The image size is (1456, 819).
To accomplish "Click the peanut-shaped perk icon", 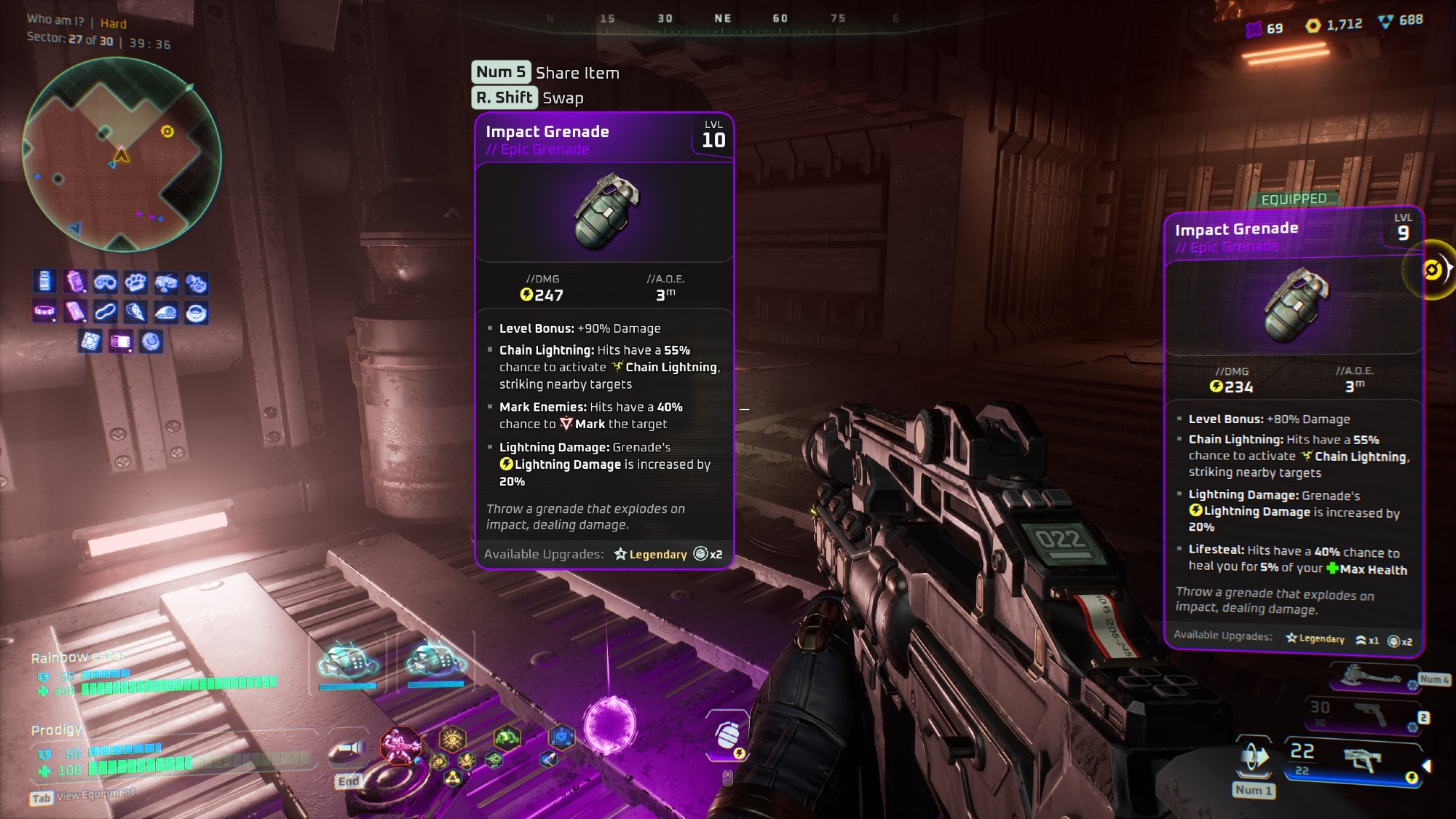I will tap(105, 312).
